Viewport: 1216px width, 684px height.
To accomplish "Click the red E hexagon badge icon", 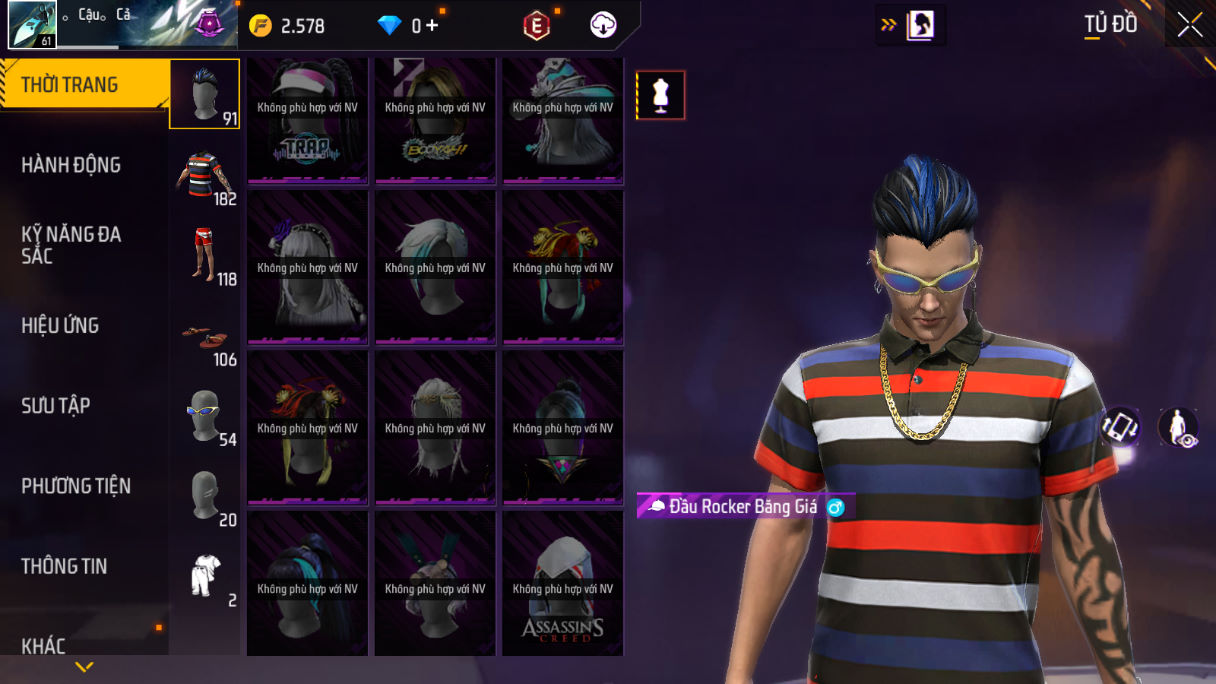I will 537,26.
